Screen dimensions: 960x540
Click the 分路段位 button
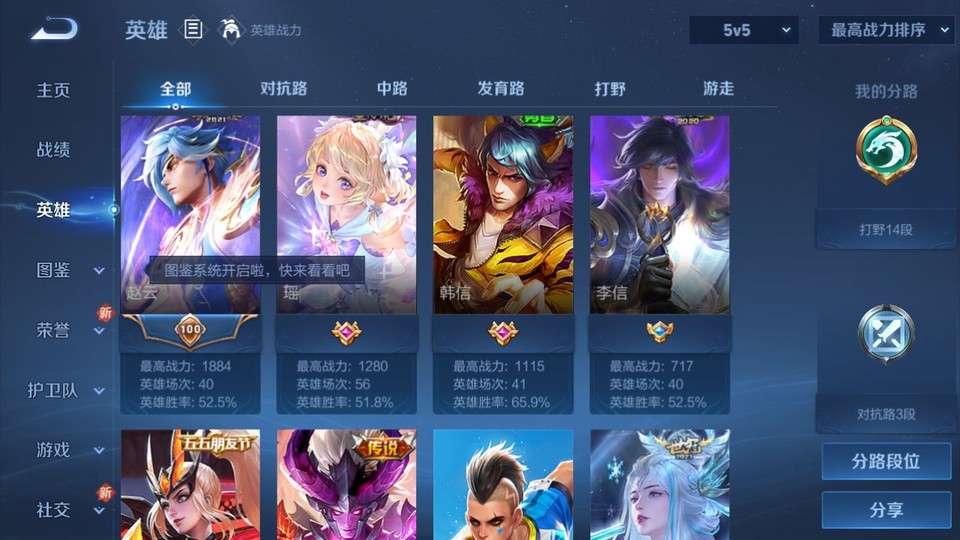coord(886,462)
